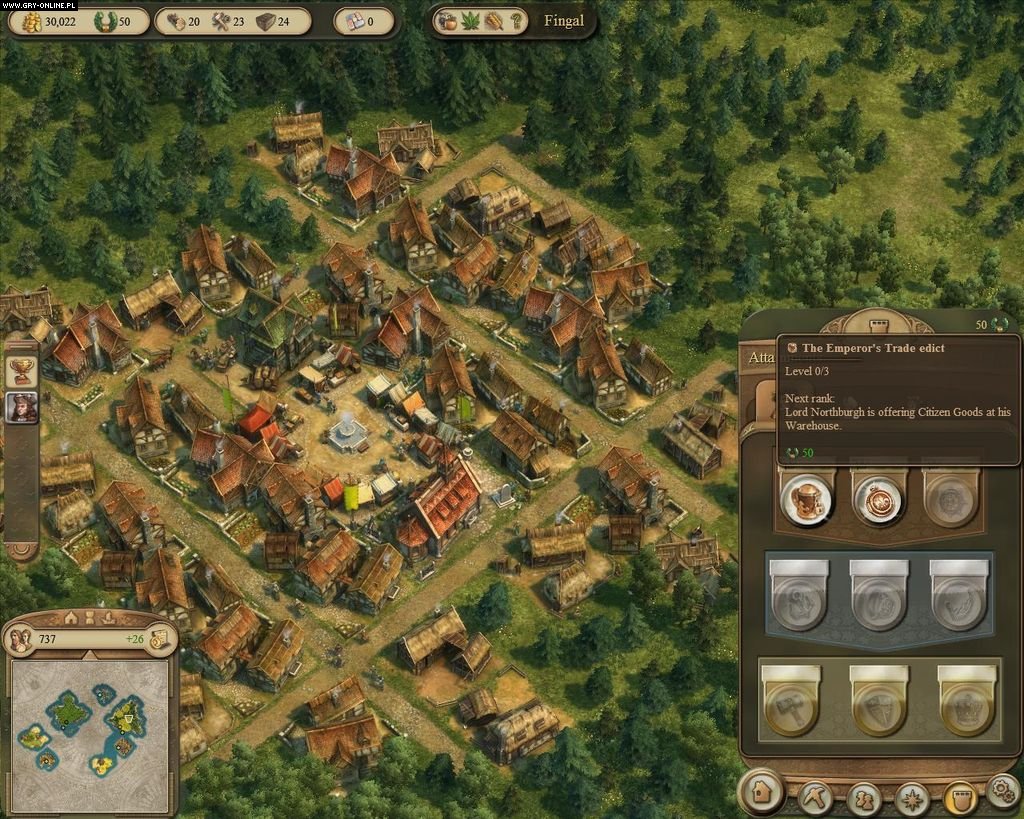Choose the round spice medallion edict

tap(879, 497)
